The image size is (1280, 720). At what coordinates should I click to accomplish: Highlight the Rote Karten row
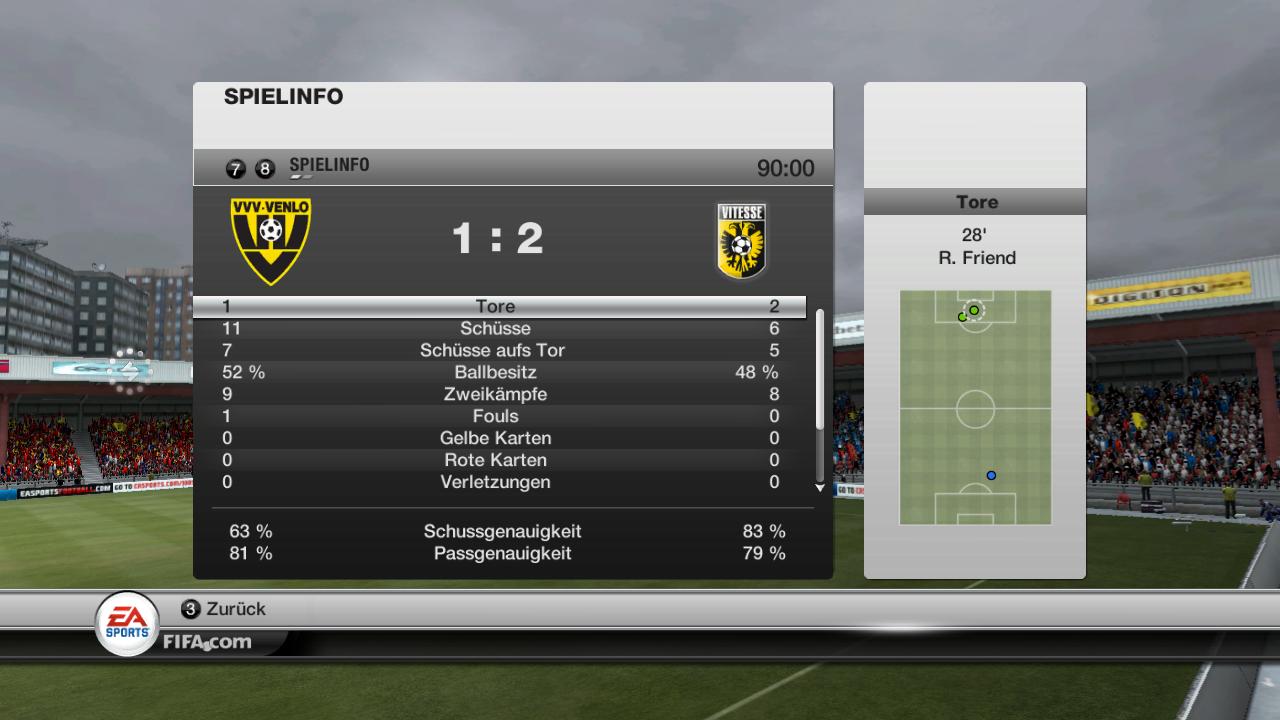pyautogui.click(x=496, y=461)
